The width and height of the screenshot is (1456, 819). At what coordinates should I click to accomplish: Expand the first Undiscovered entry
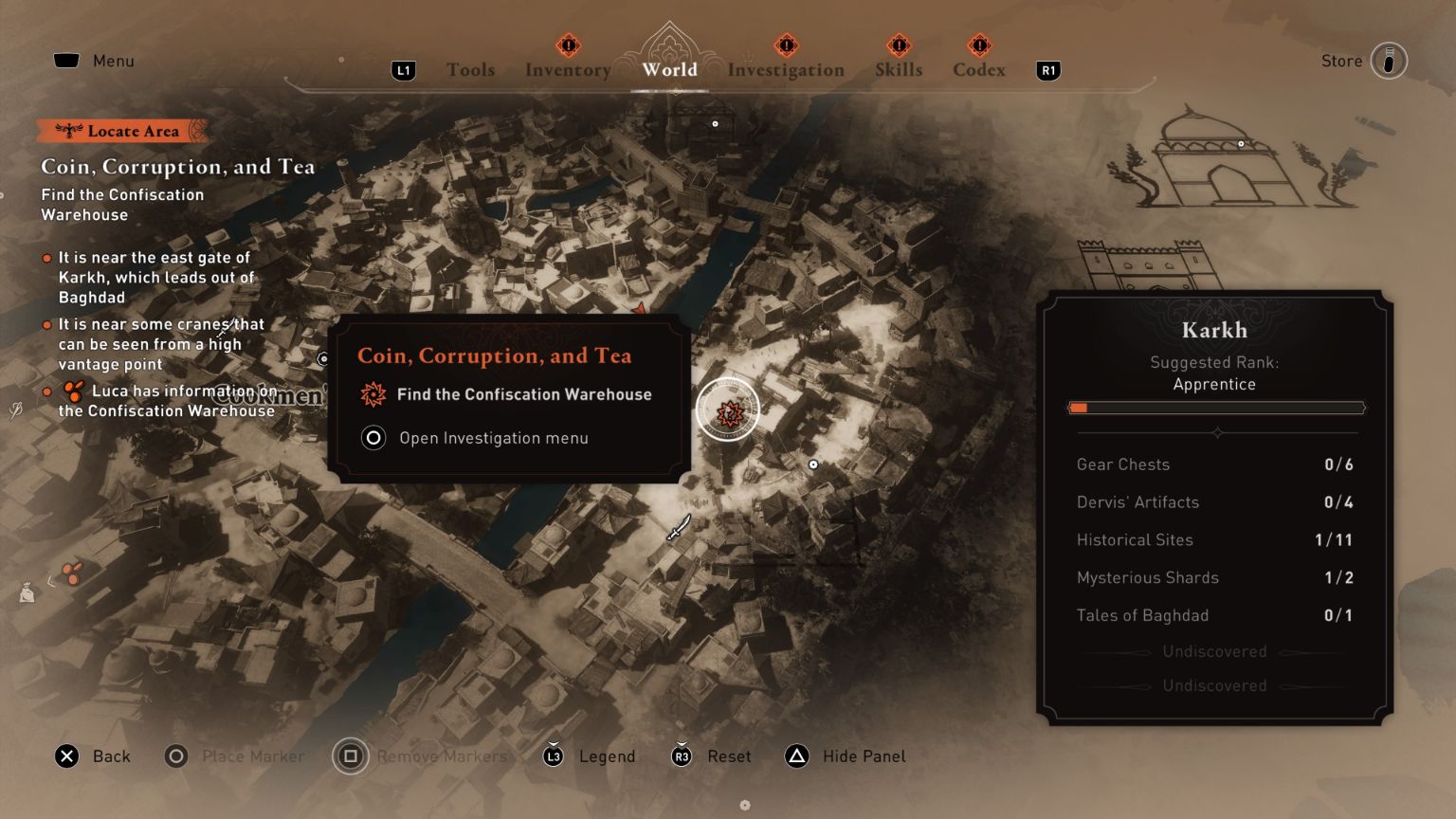click(1214, 651)
